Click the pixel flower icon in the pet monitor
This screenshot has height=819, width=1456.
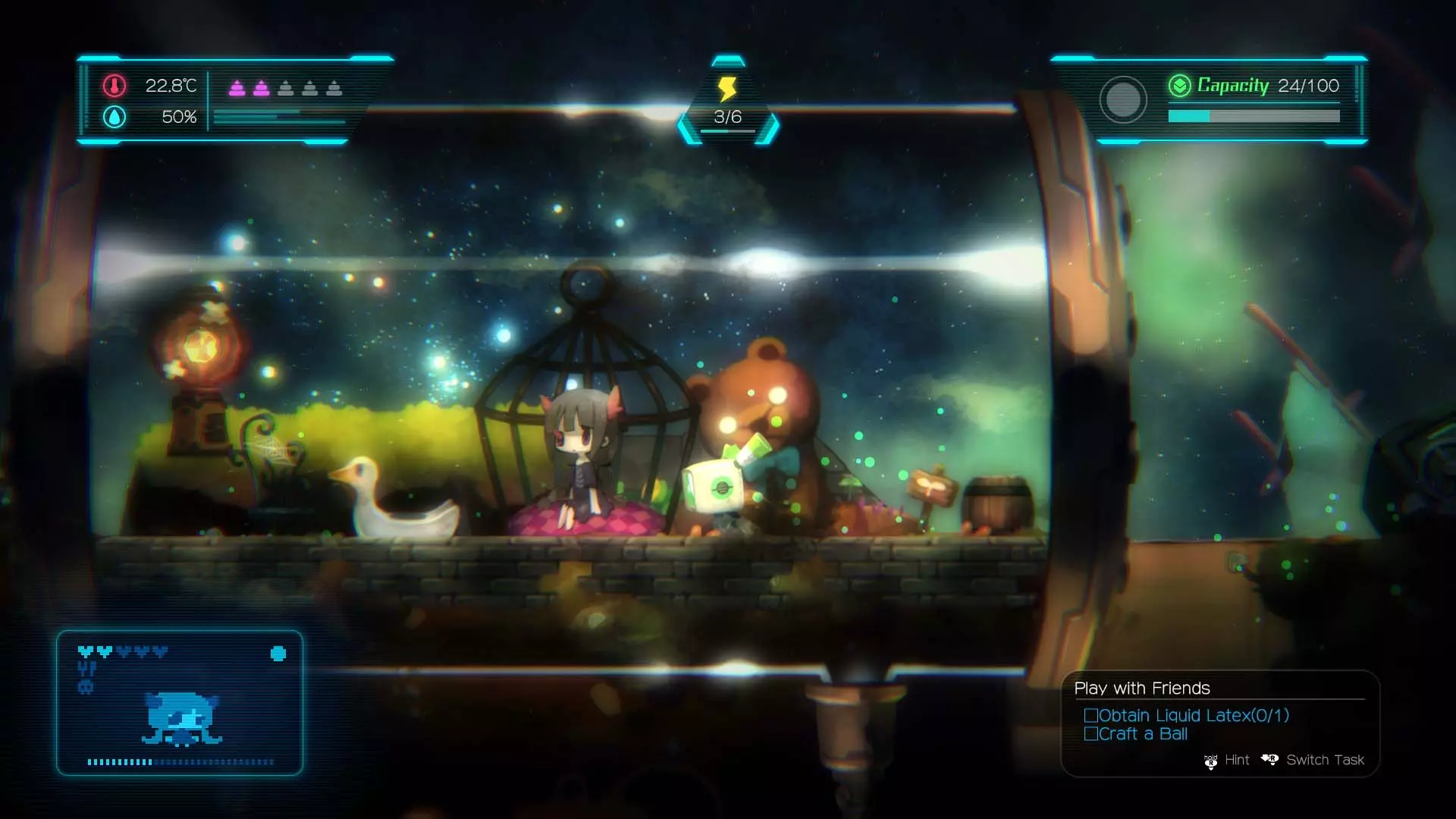pyautogui.click(x=278, y=654)
